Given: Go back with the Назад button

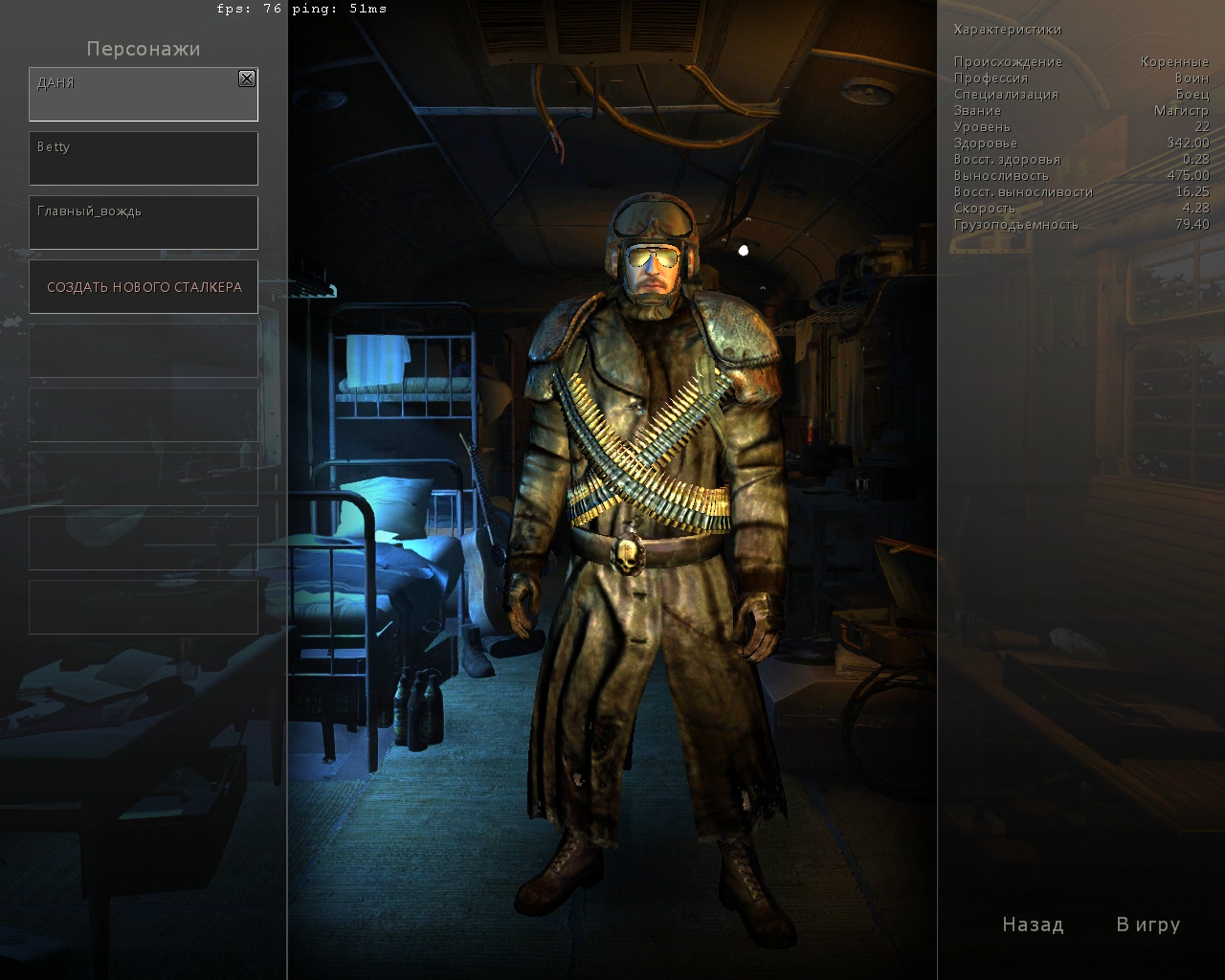Looking at the screenshot, I should pos(1033,924).
